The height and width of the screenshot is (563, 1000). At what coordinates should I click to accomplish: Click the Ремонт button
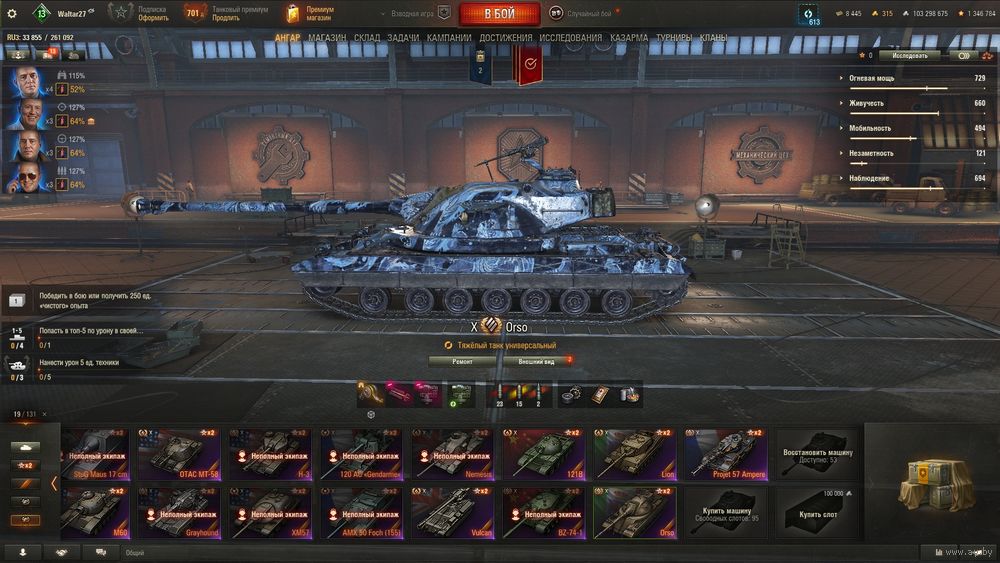tap(463, 361)
